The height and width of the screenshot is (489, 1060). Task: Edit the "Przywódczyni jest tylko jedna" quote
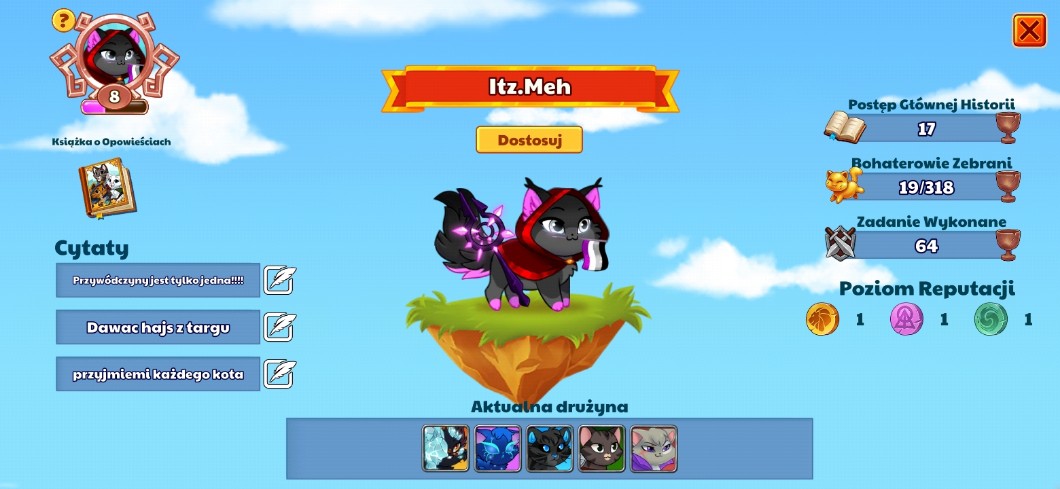click(x=281, y=280)
